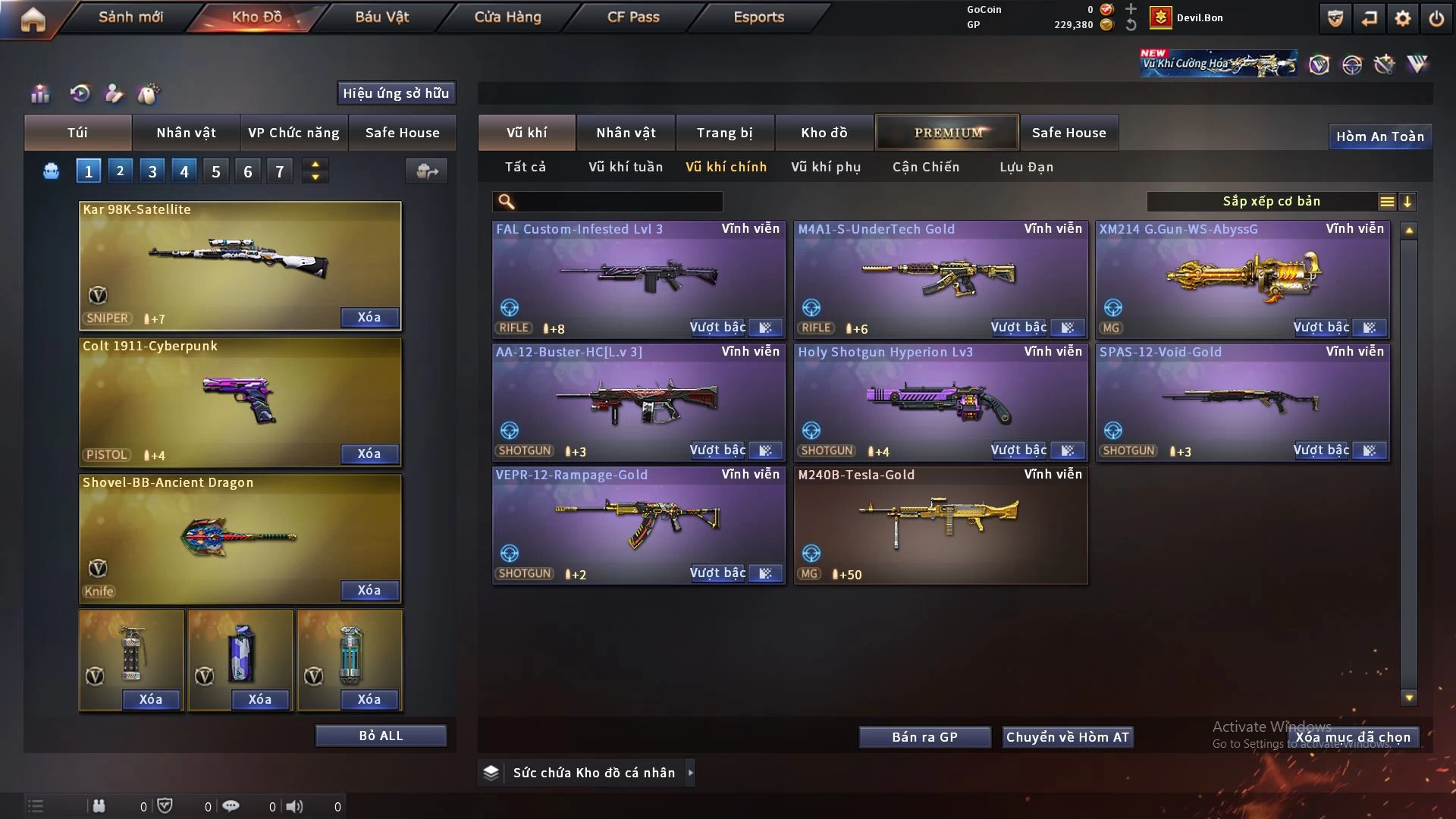Choose the M240B-Tesla-Gold machine gun
The image size is (1456, 819).
[x=940, y=524]
